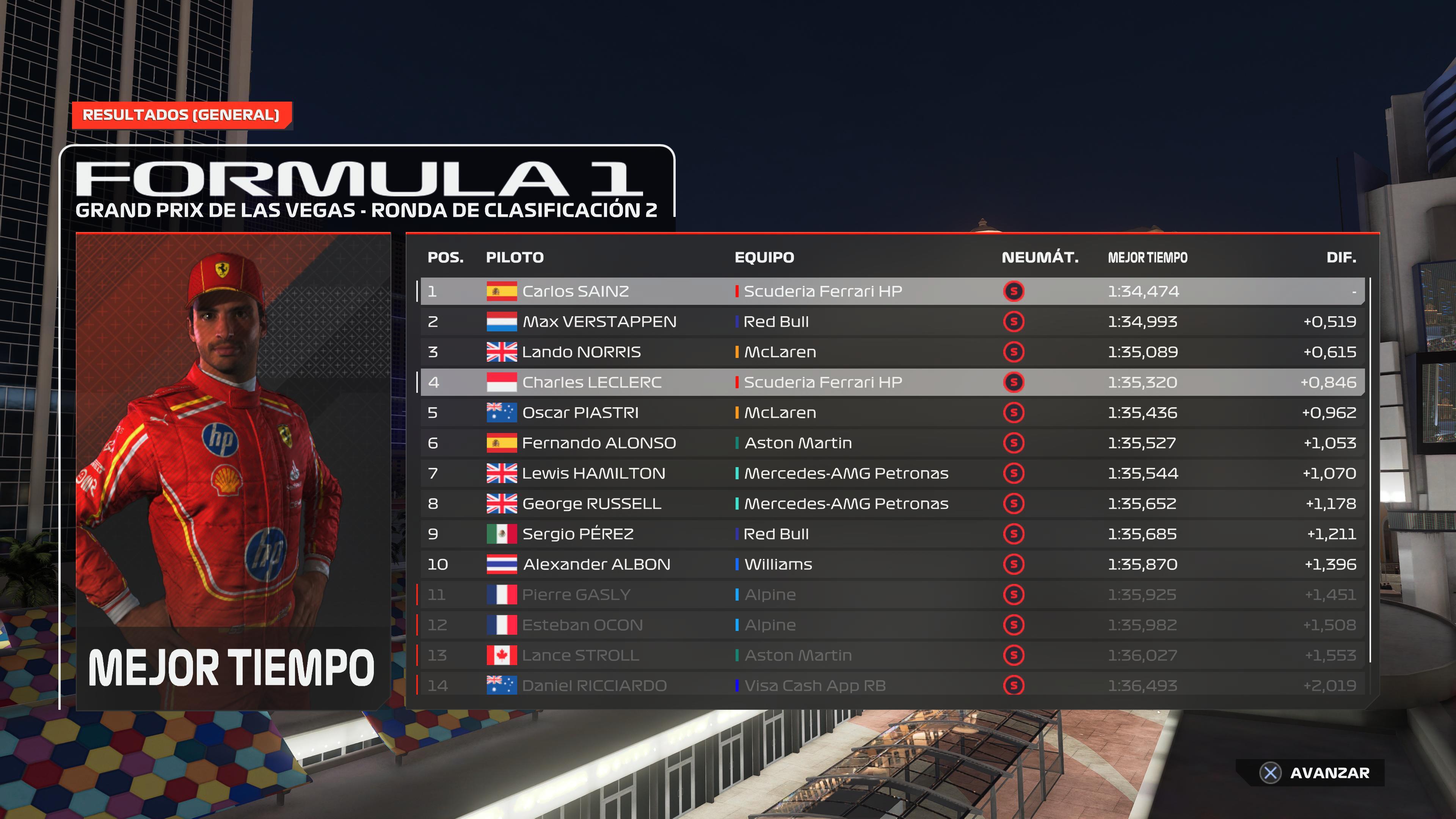1456x819 pixels.
Task: Select the Charles LECLERC row
Action: (892, 382)
